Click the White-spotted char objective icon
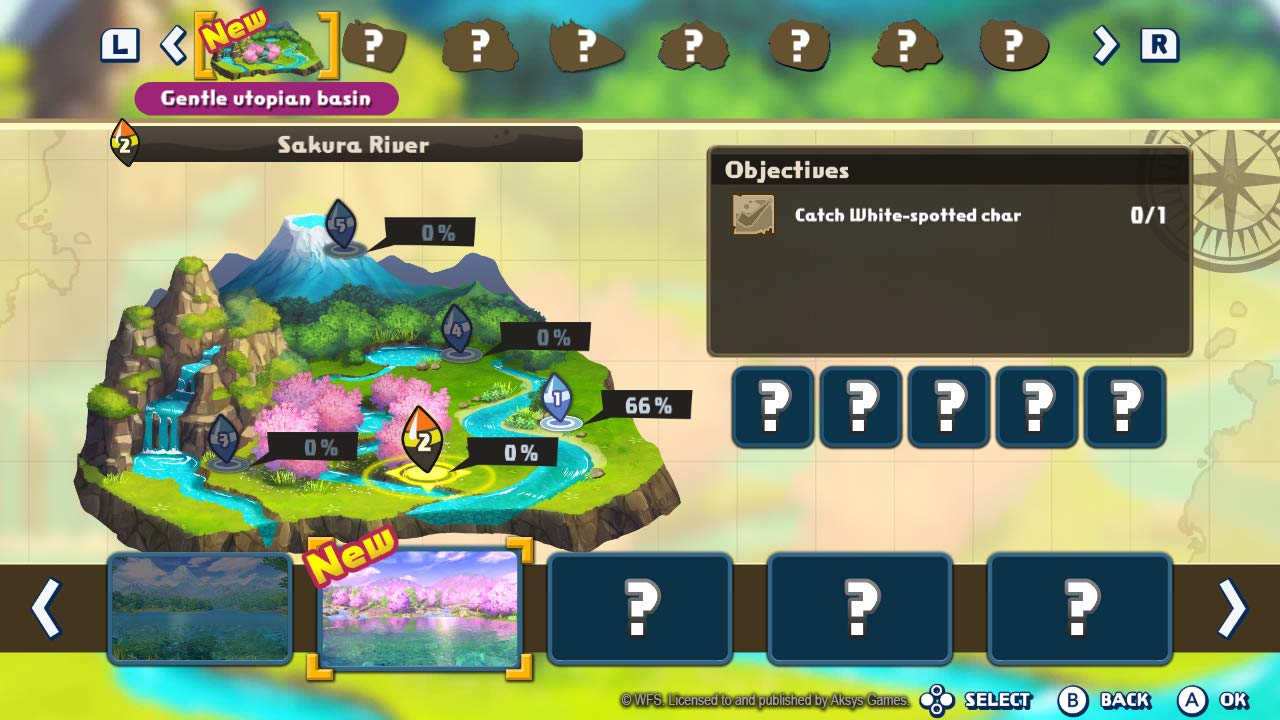Viewport: 1280px width, 720px height. point(754,215)
